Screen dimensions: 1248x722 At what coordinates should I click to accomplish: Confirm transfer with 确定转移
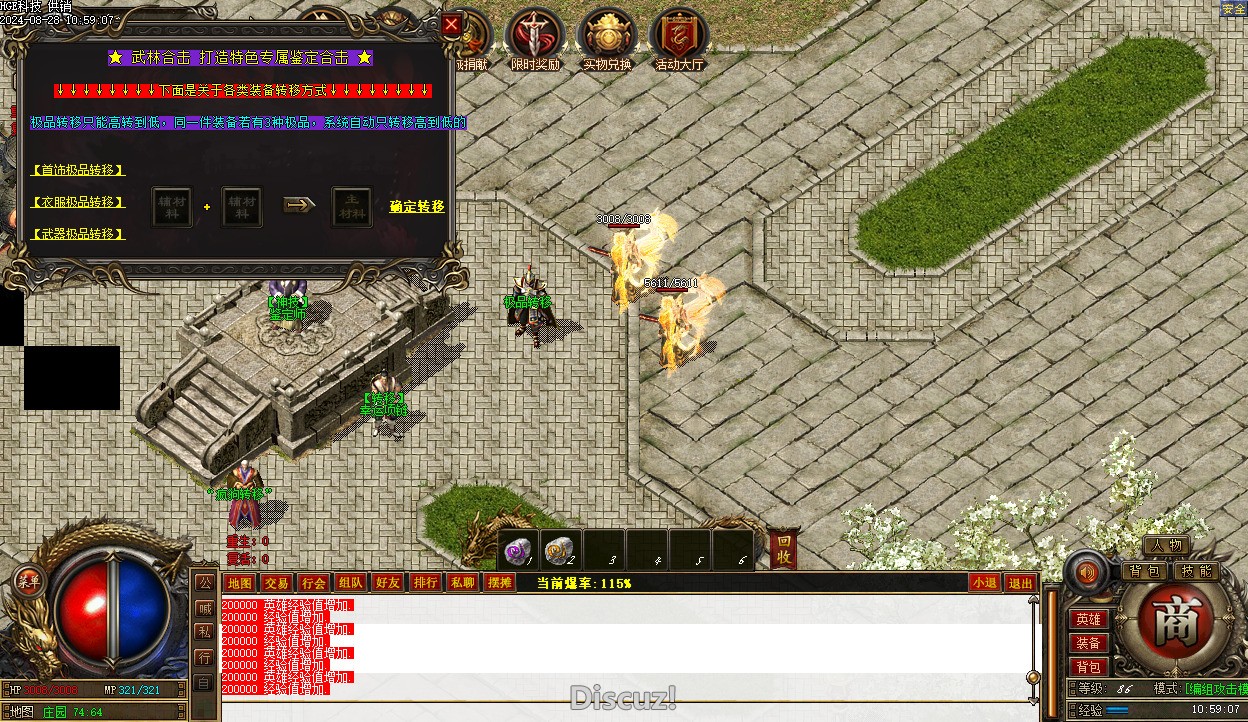coord(417,207)
